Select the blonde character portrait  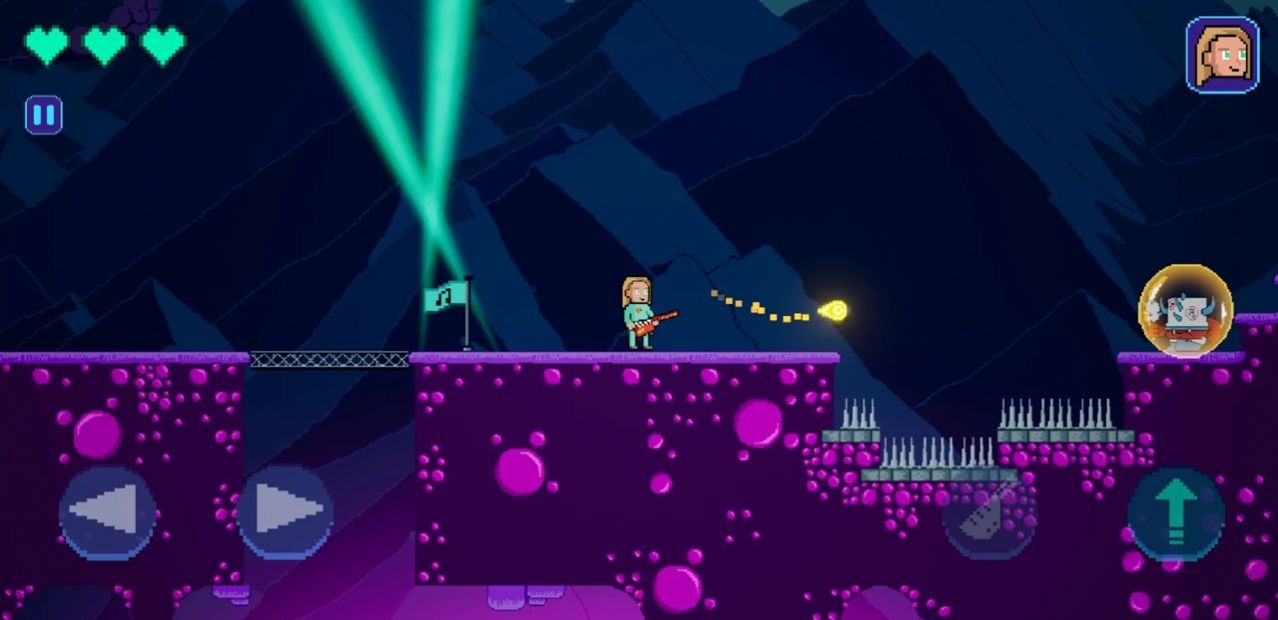coord(1222,55)
